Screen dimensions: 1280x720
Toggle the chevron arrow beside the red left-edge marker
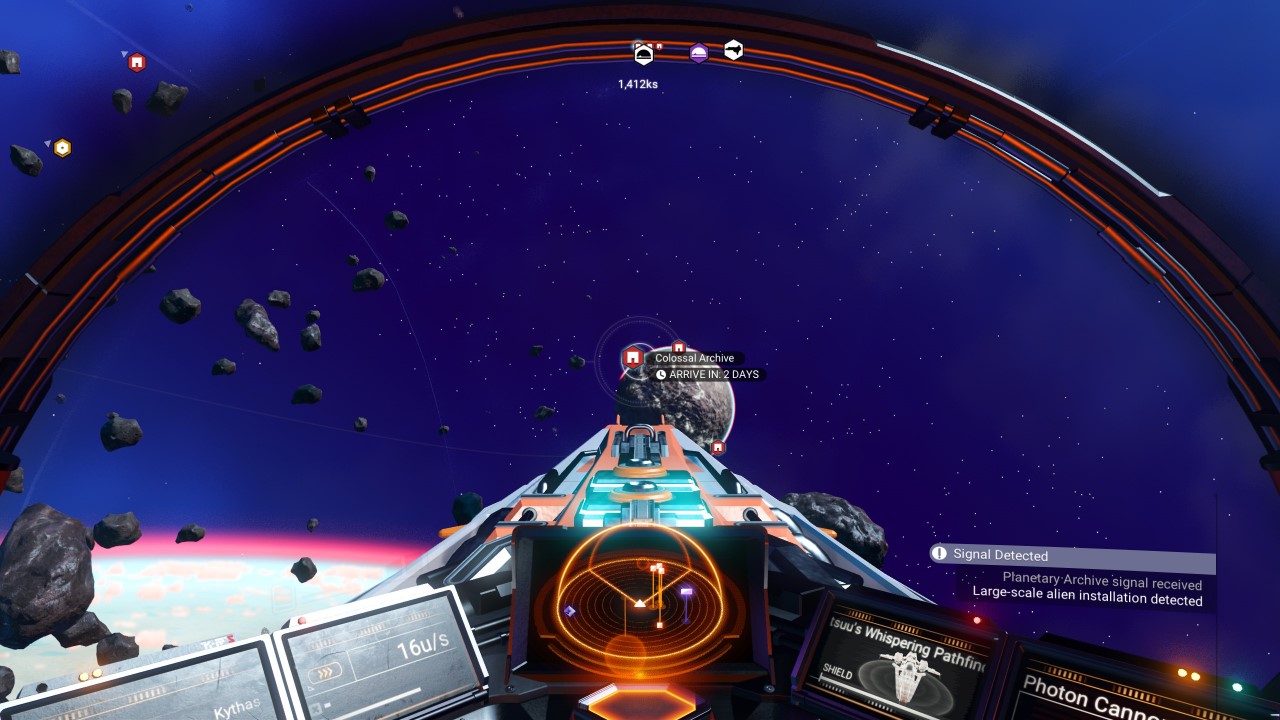tap(125, 54)
